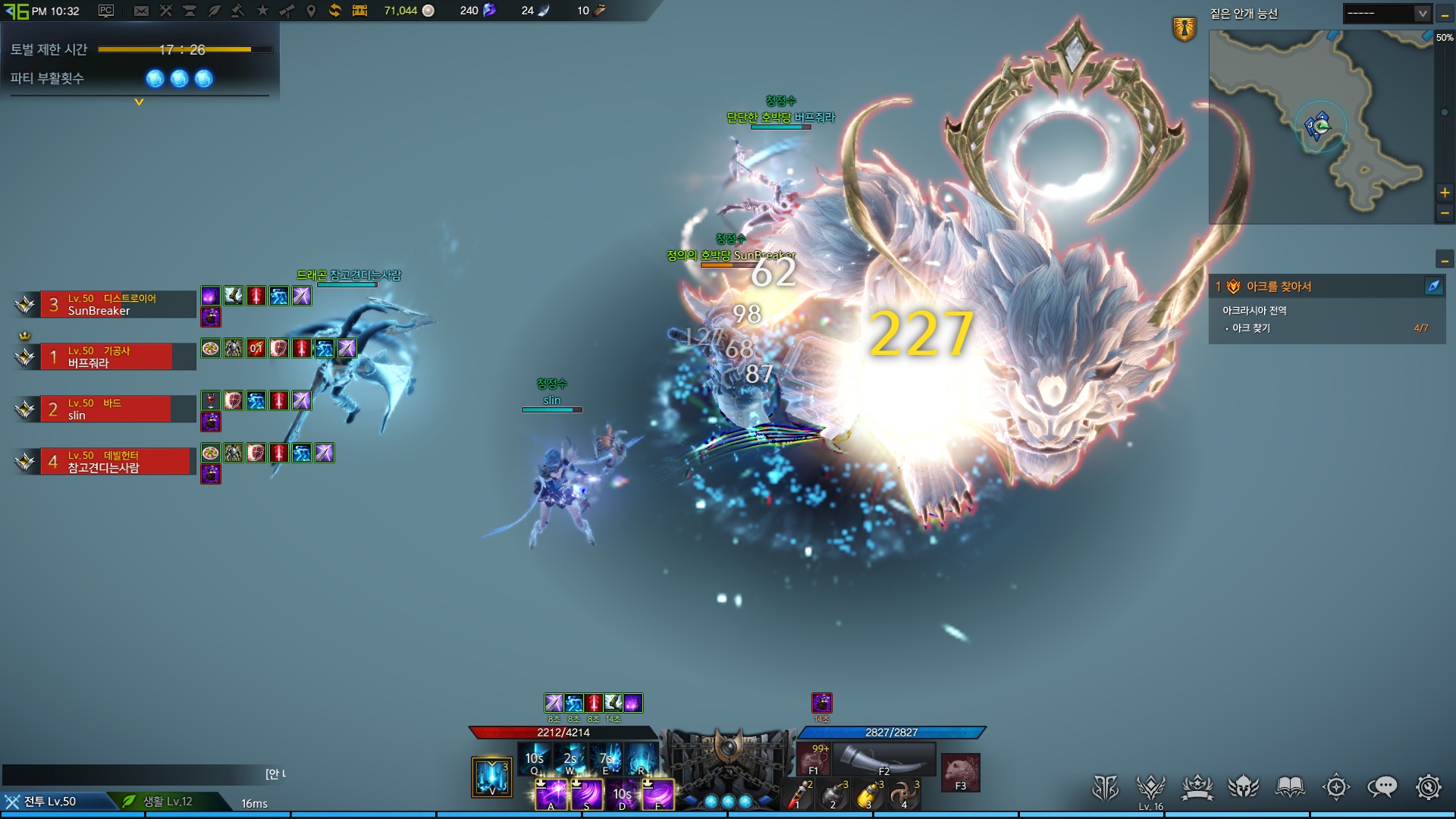The height and width of the screenshot is (819, 1456).
Task: Select party member 참고견디는사람's frame
Action: [x=118, y=462]
